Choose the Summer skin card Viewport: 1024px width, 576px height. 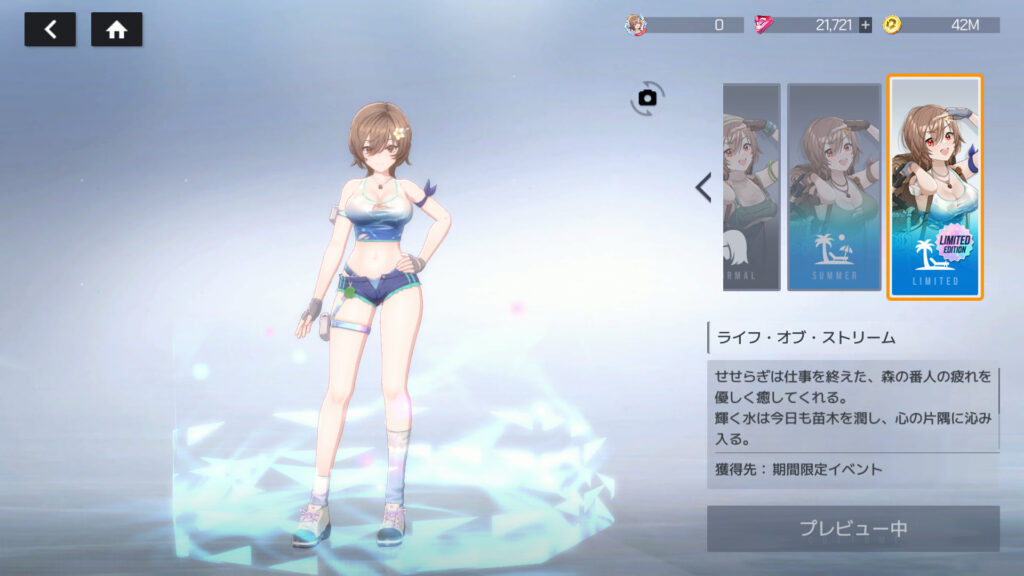tap(833, 187)
